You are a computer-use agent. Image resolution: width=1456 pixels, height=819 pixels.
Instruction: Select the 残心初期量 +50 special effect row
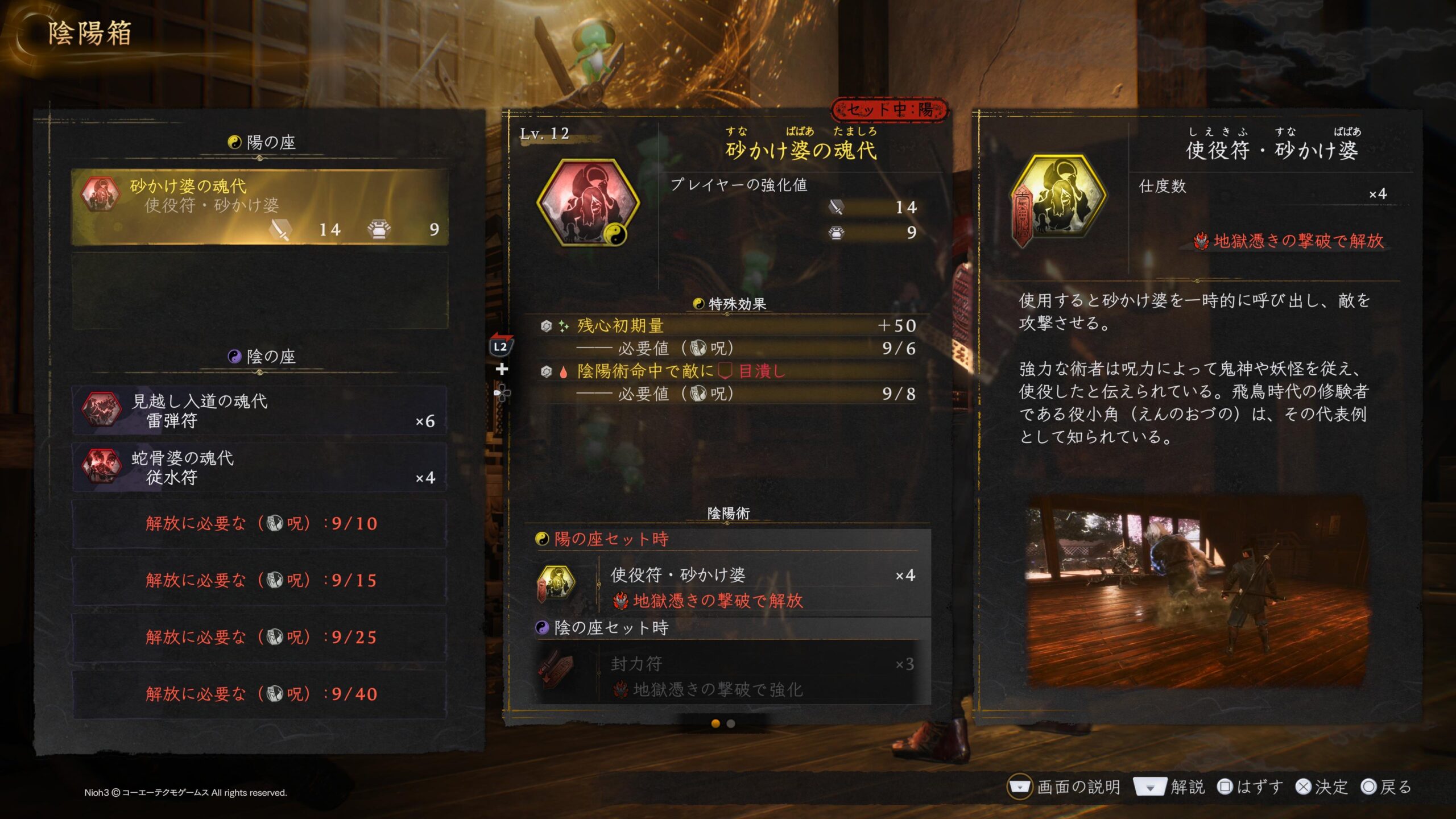[x=728, y=326]
